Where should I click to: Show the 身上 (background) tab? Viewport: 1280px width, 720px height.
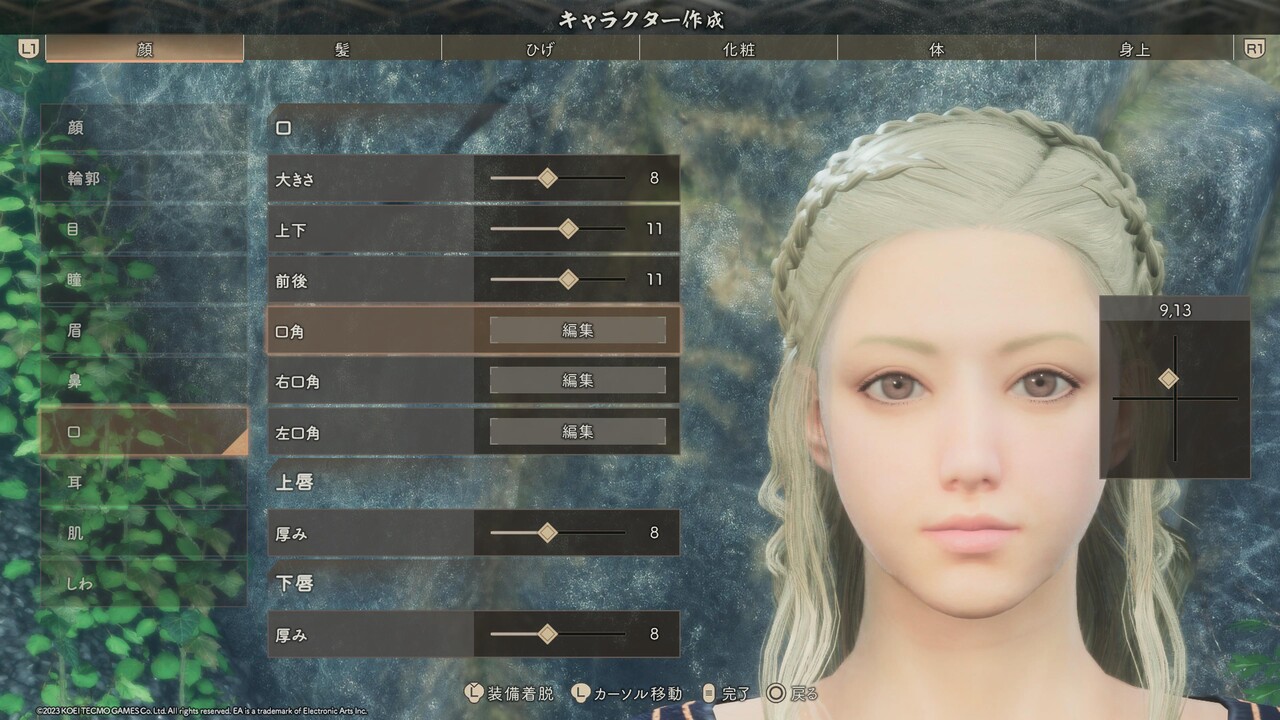tap(1134, 49)
